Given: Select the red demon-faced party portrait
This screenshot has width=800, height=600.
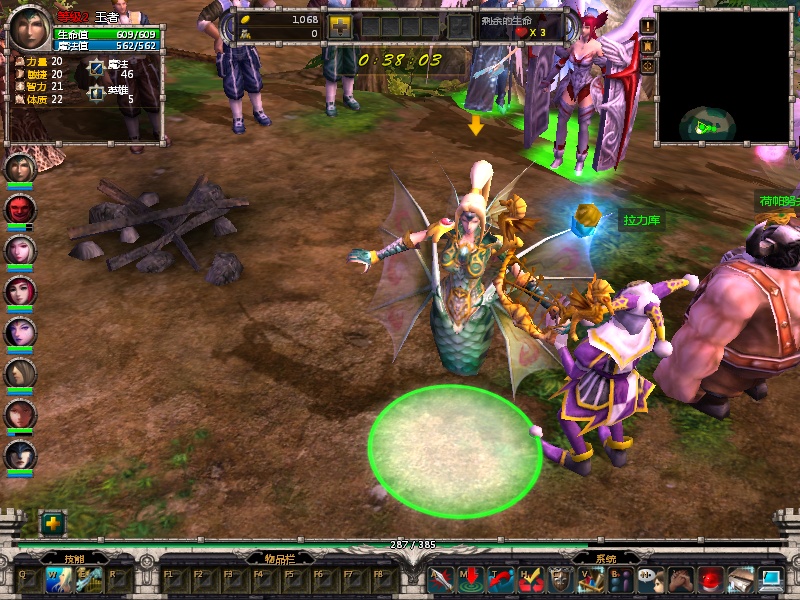Looking at the screenshot, I should pyautogui.click(x=20, y=209).
